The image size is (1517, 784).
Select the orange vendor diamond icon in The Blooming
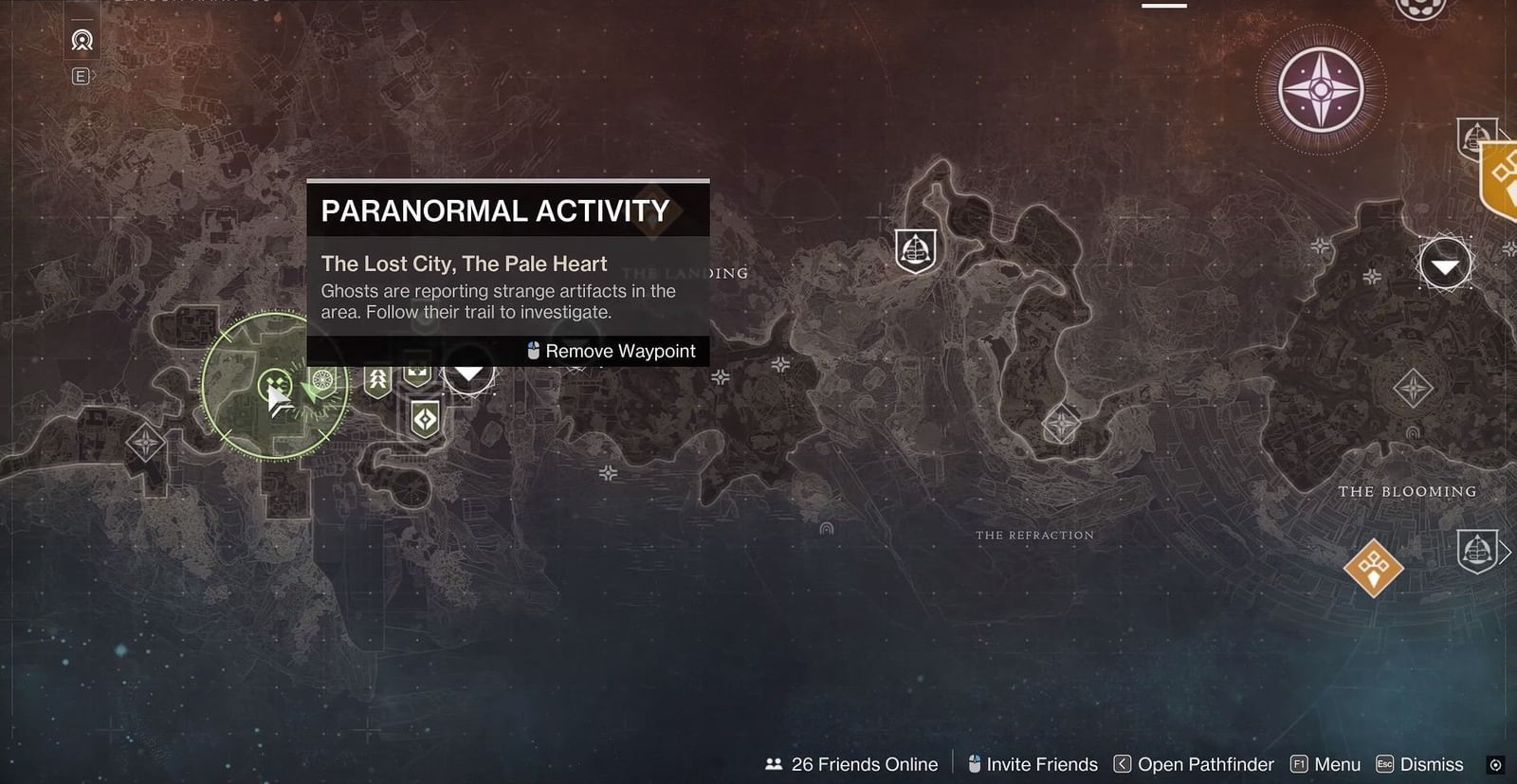pyautogui.click(x=1373, y=570)
